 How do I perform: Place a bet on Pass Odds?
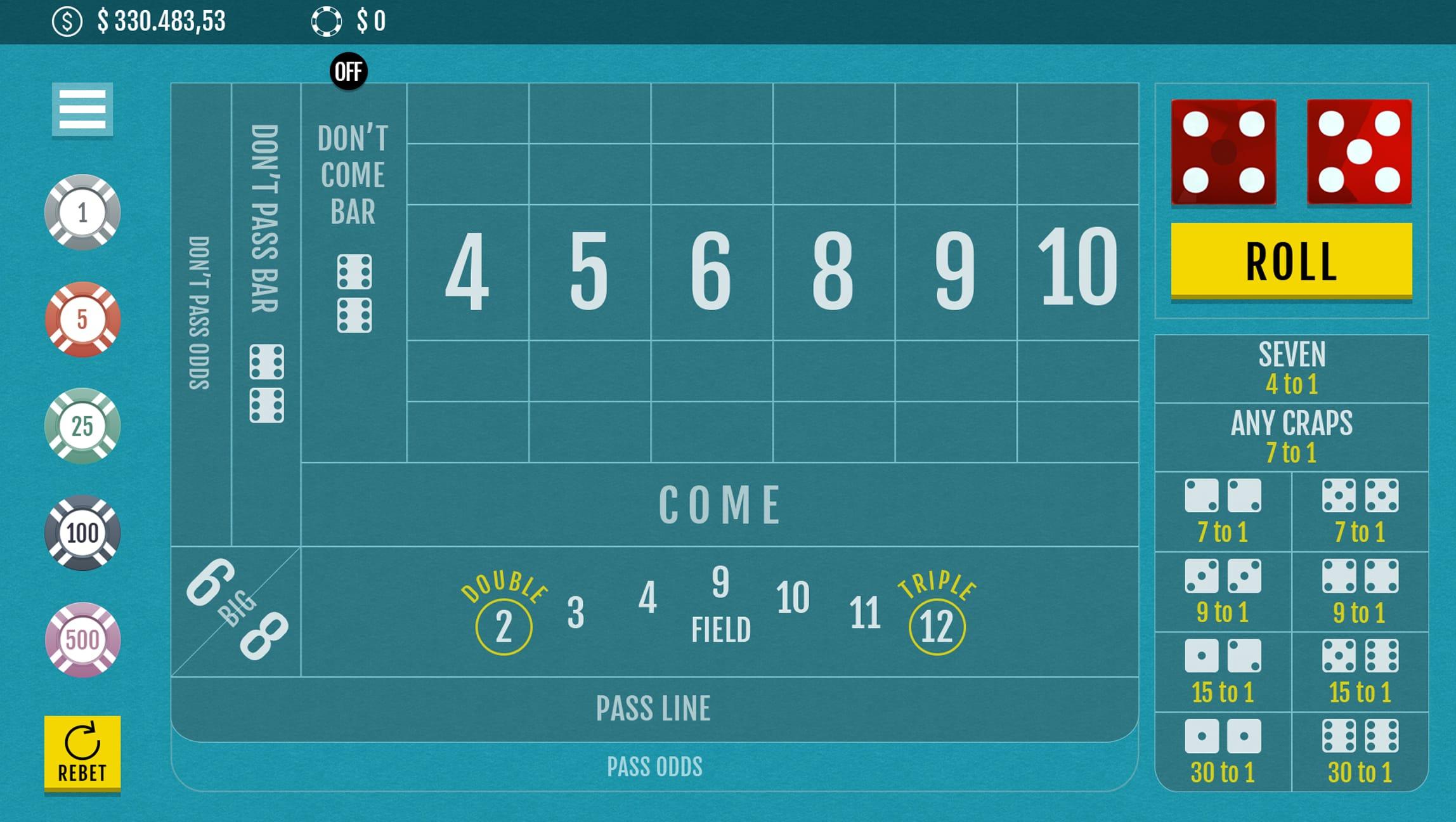point(654,767)
